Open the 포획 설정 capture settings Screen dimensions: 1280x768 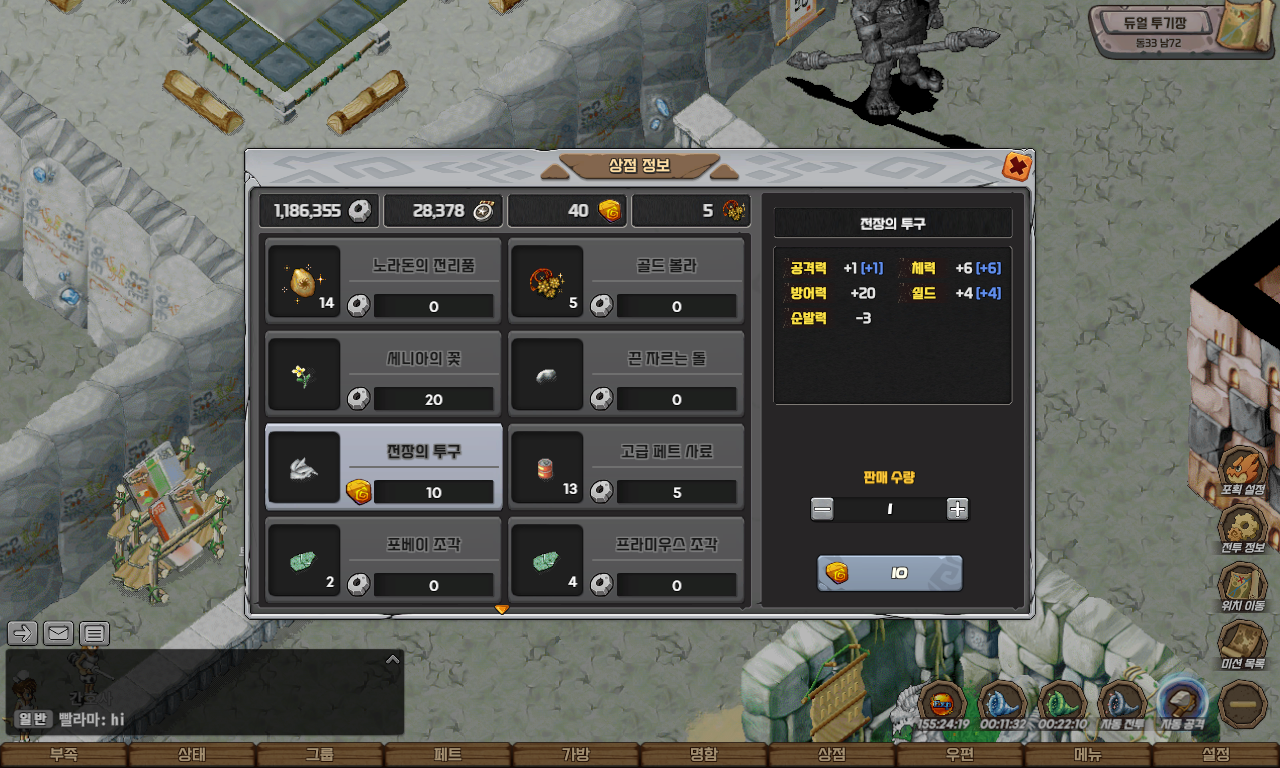tap(1243, 470)
